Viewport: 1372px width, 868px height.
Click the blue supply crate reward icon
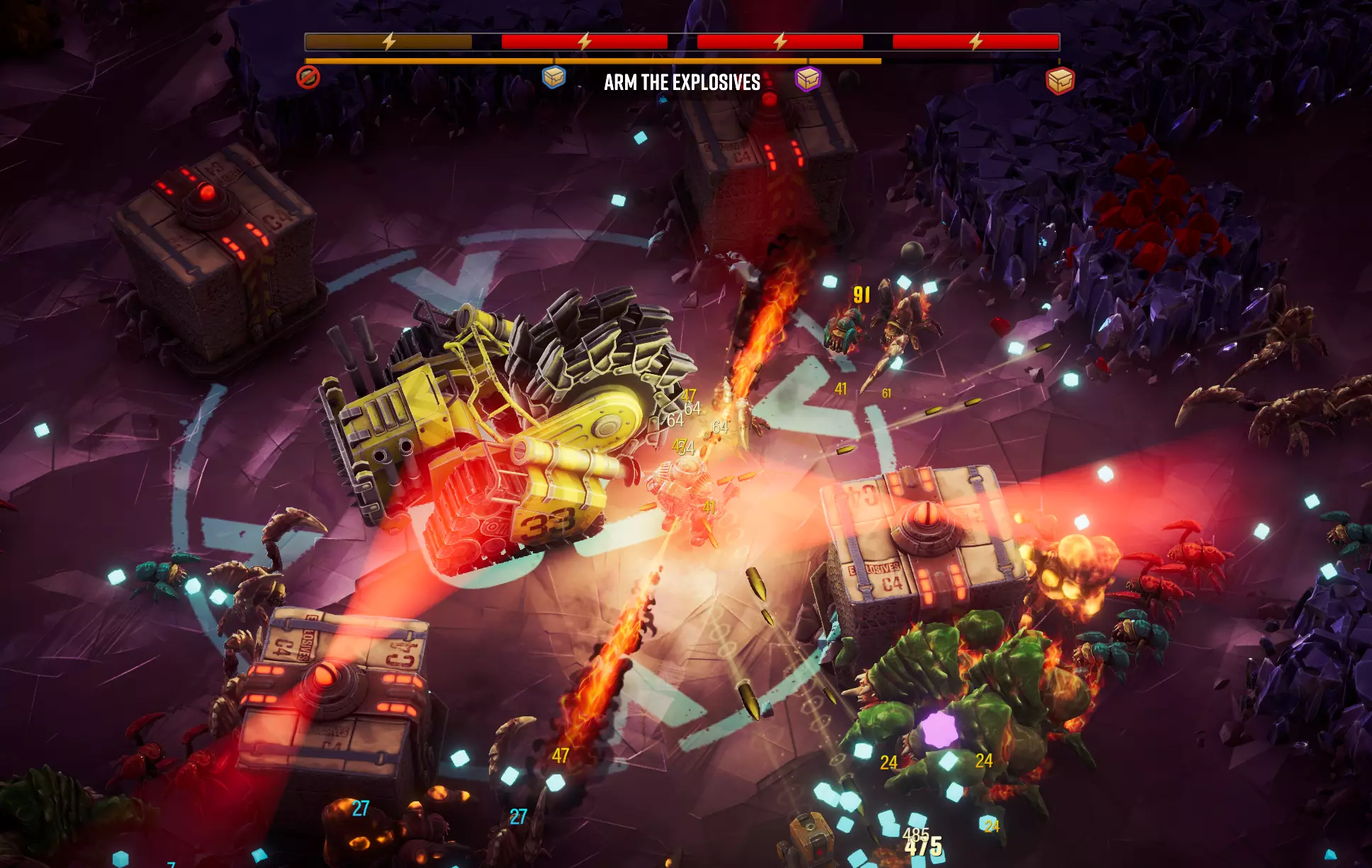tap(553, 77)
